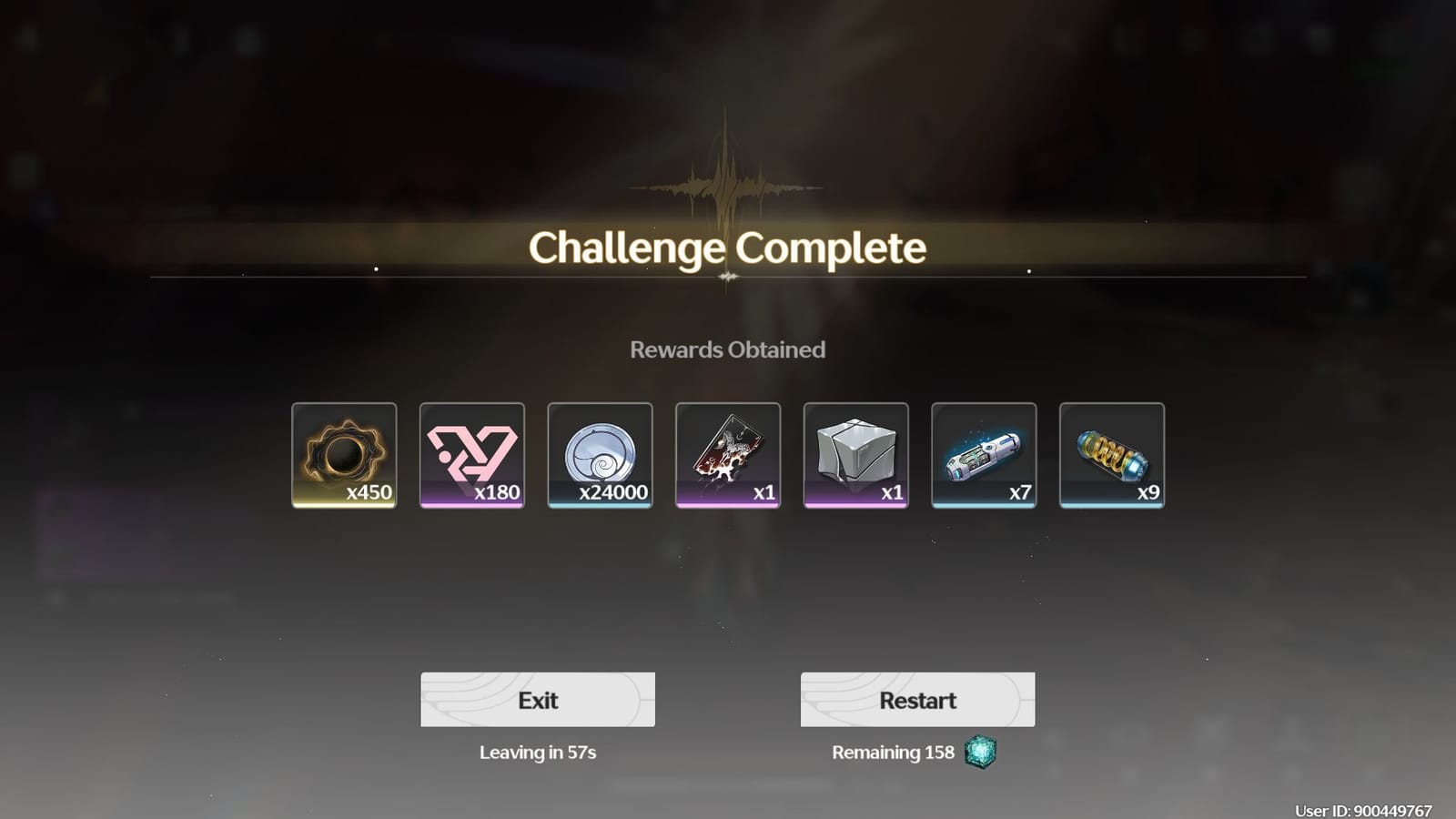This screenshot has width=1456, height=819.
Task: Select the blue canister reward showing x7
Action: [984, 453]
